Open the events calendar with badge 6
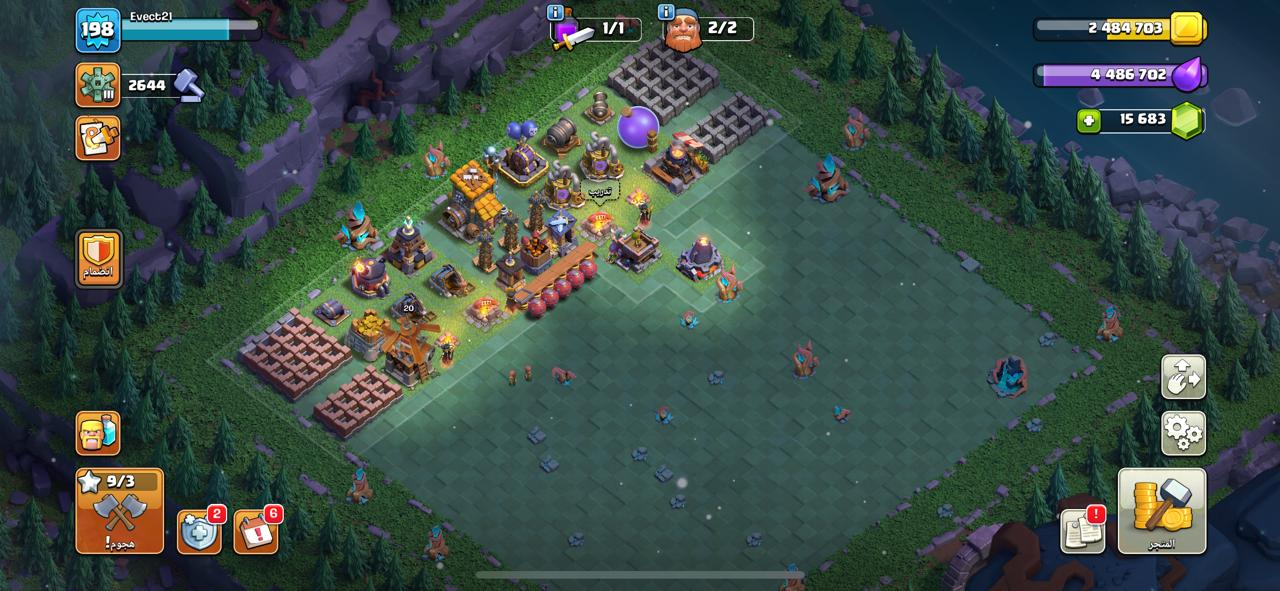The width and height of the screenshot is (1280, 591). click(256, 532)
